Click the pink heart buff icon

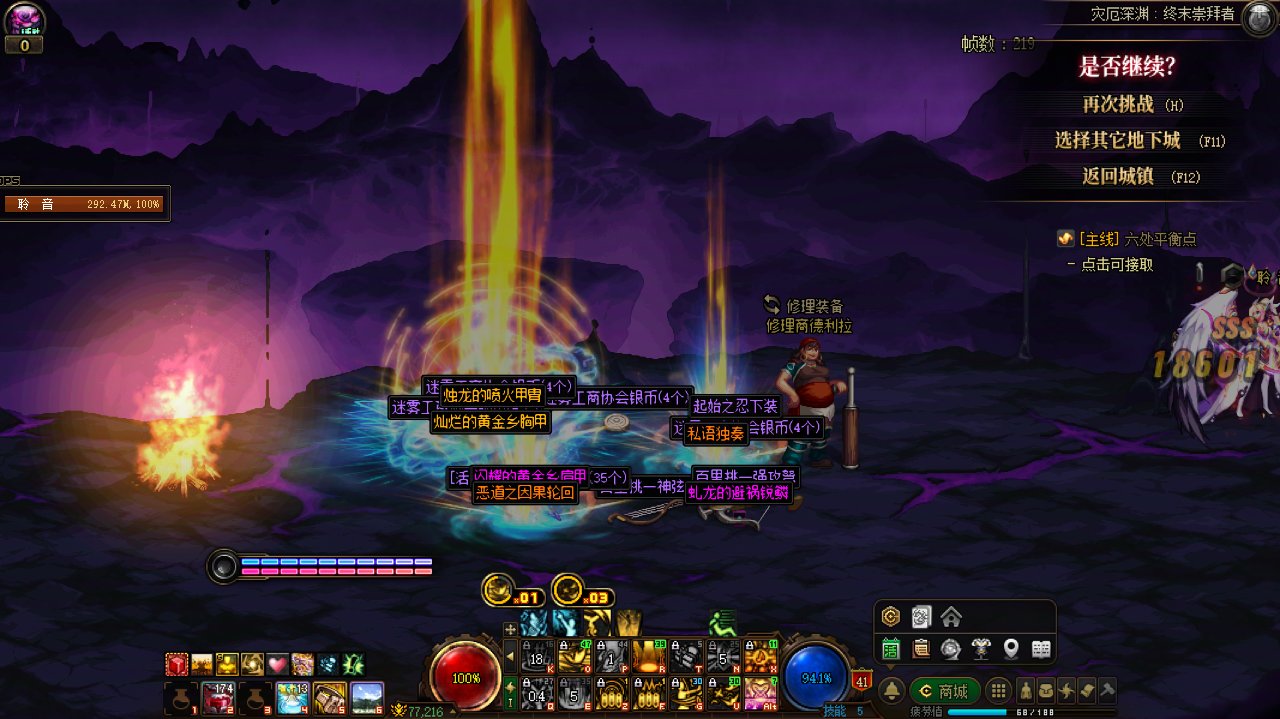[x=277, y=664]
